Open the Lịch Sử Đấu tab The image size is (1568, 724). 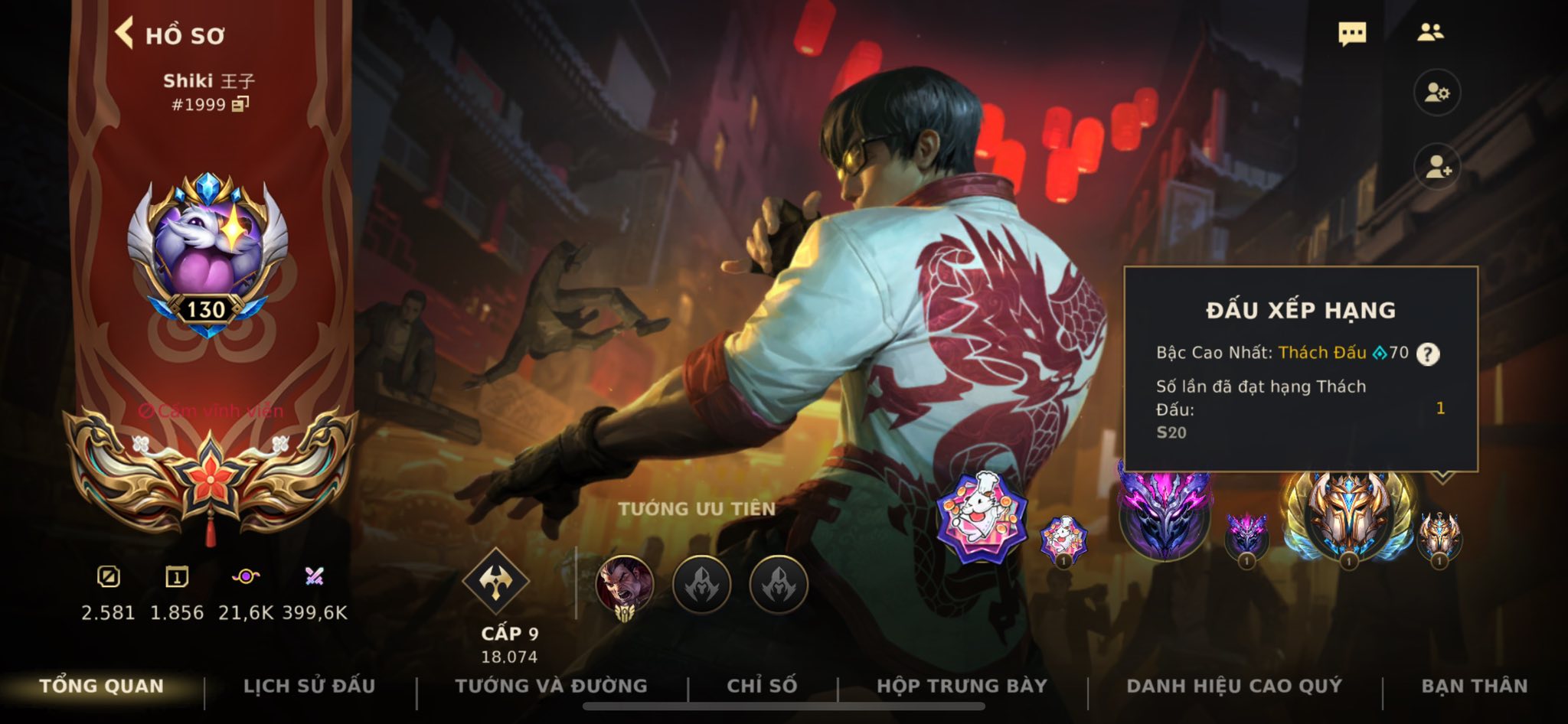(309, 686)
